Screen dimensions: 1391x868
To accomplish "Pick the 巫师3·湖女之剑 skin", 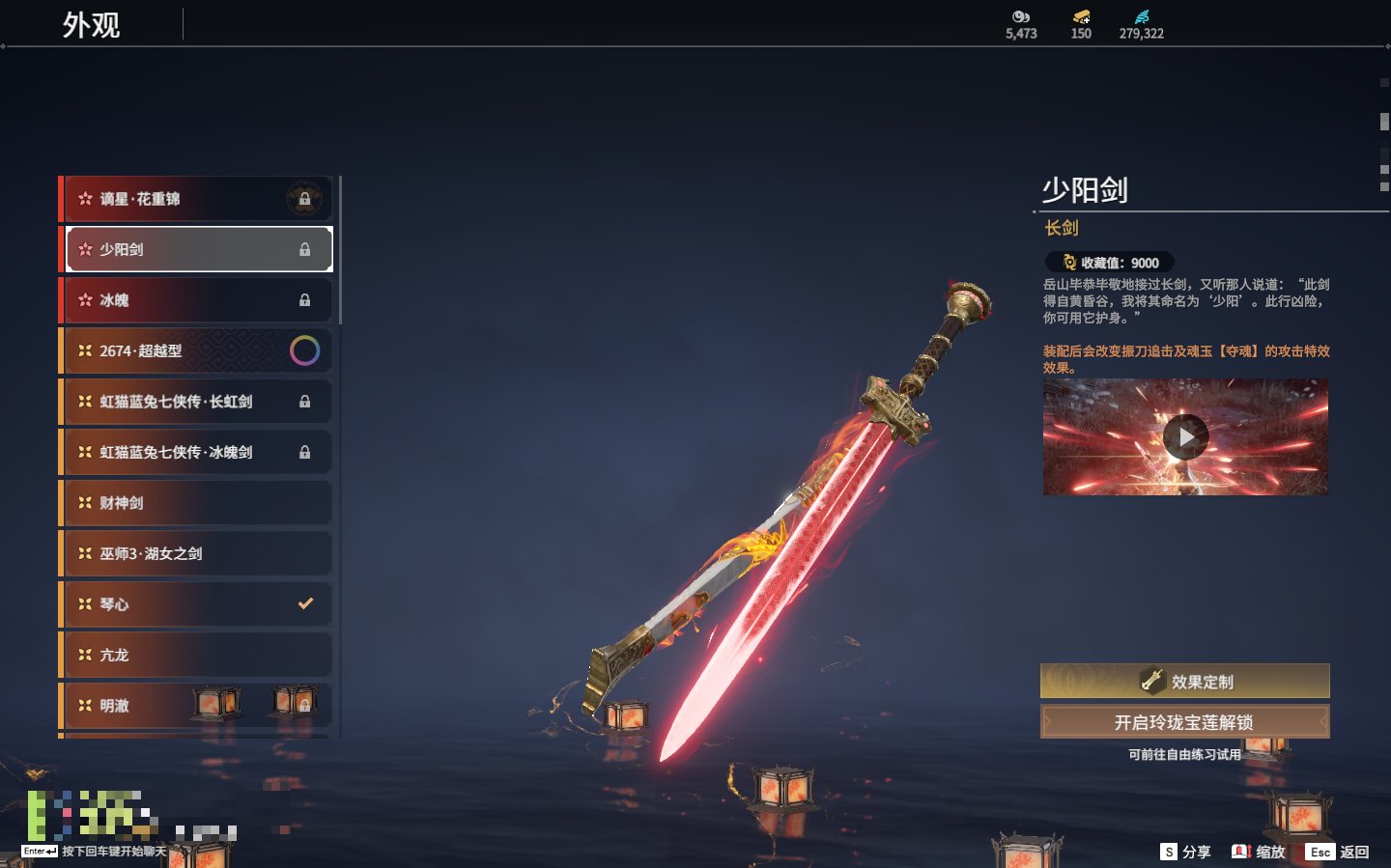I will click(193, 553).
